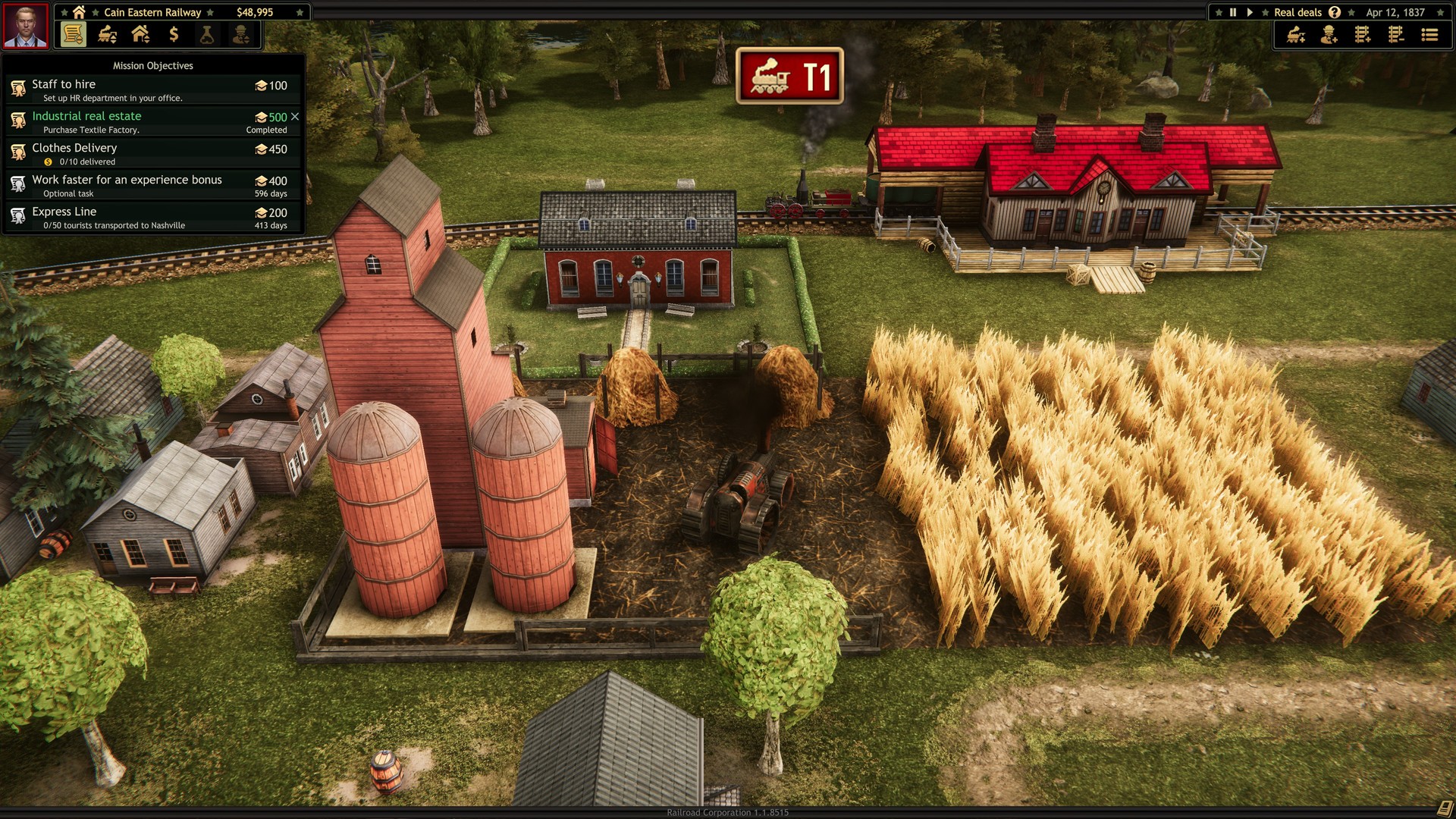Open the Real deals help question mark

[x=1334, y=12]
